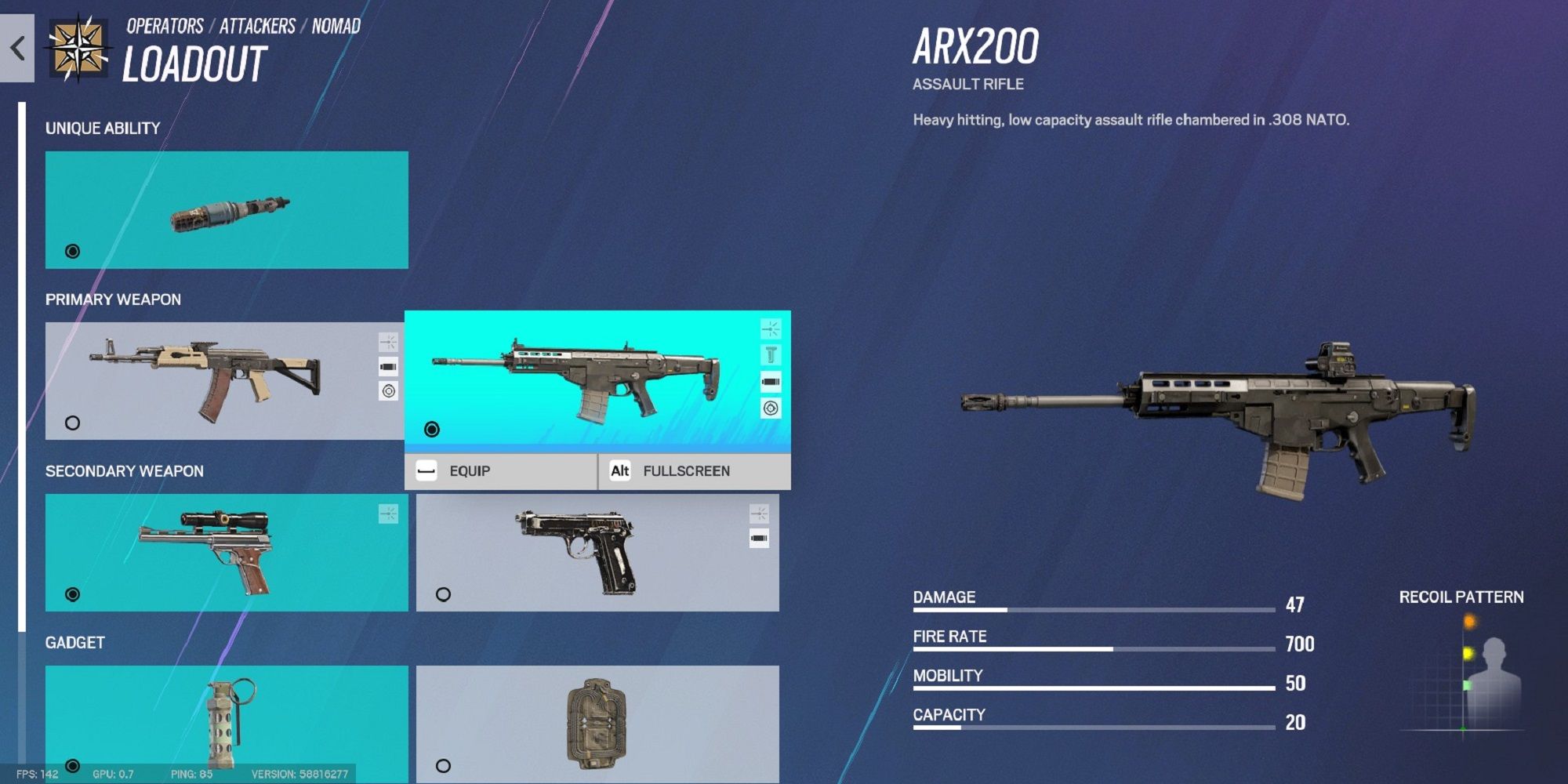Select the AK-74M primary weapon radio button
1568x784 pixels.
click(72, 422)
